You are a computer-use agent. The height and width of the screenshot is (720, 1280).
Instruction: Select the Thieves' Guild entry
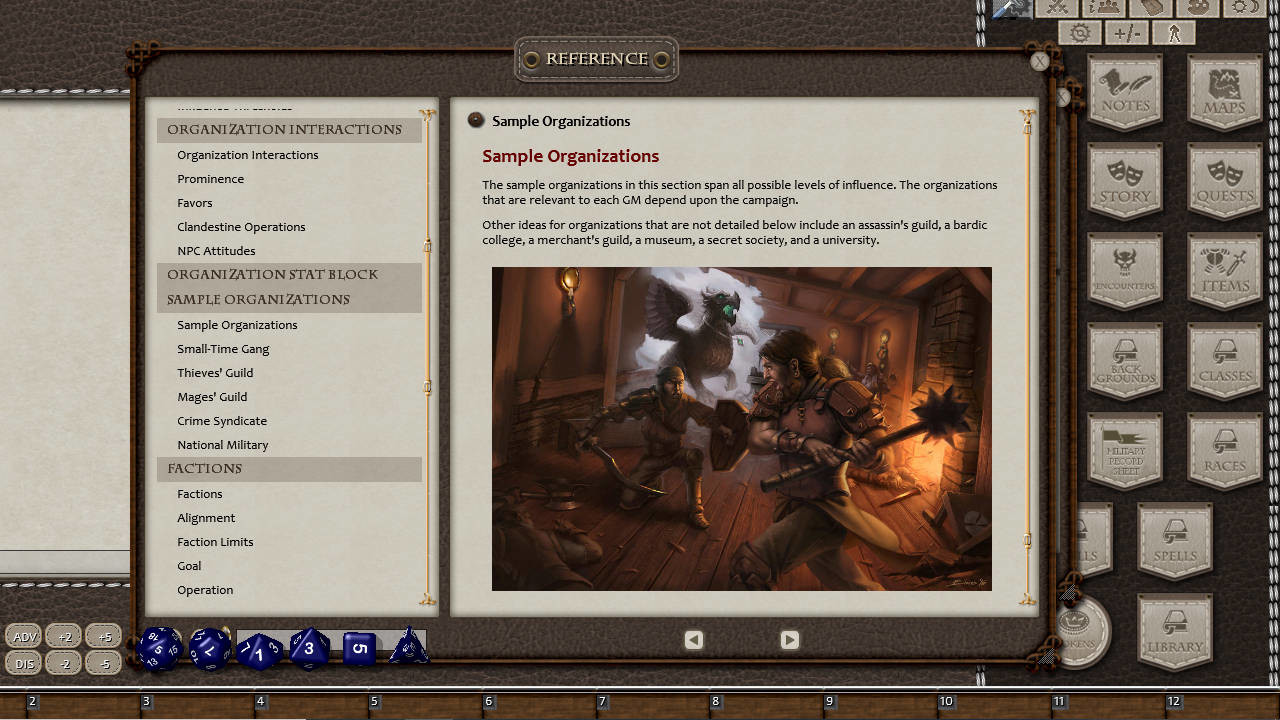click(x=215, y=372)
